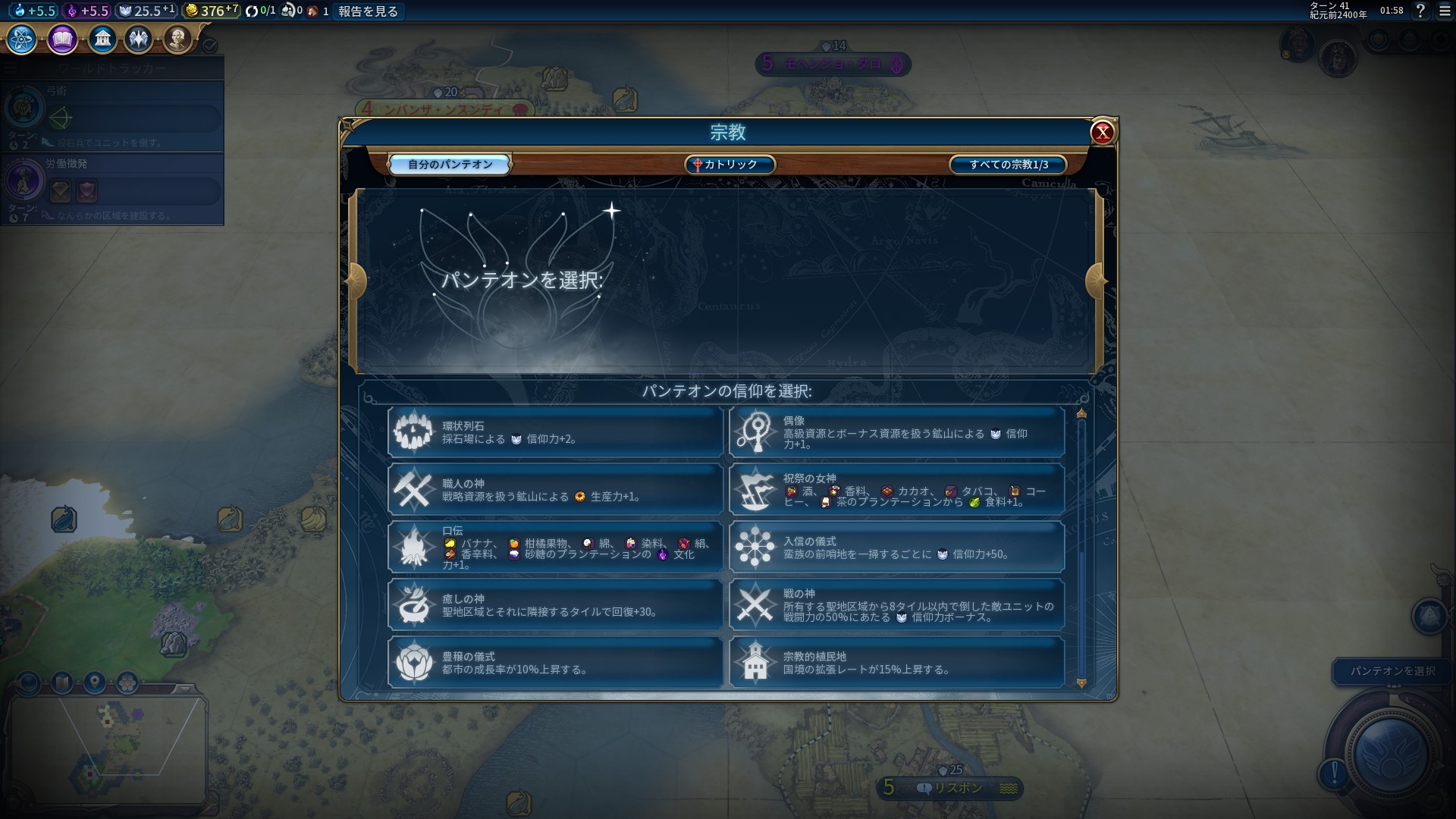Screen dimensions: 1456x819
Task: Open the カトリック tab
Action: pyautogui.click(x=730, y=165)
